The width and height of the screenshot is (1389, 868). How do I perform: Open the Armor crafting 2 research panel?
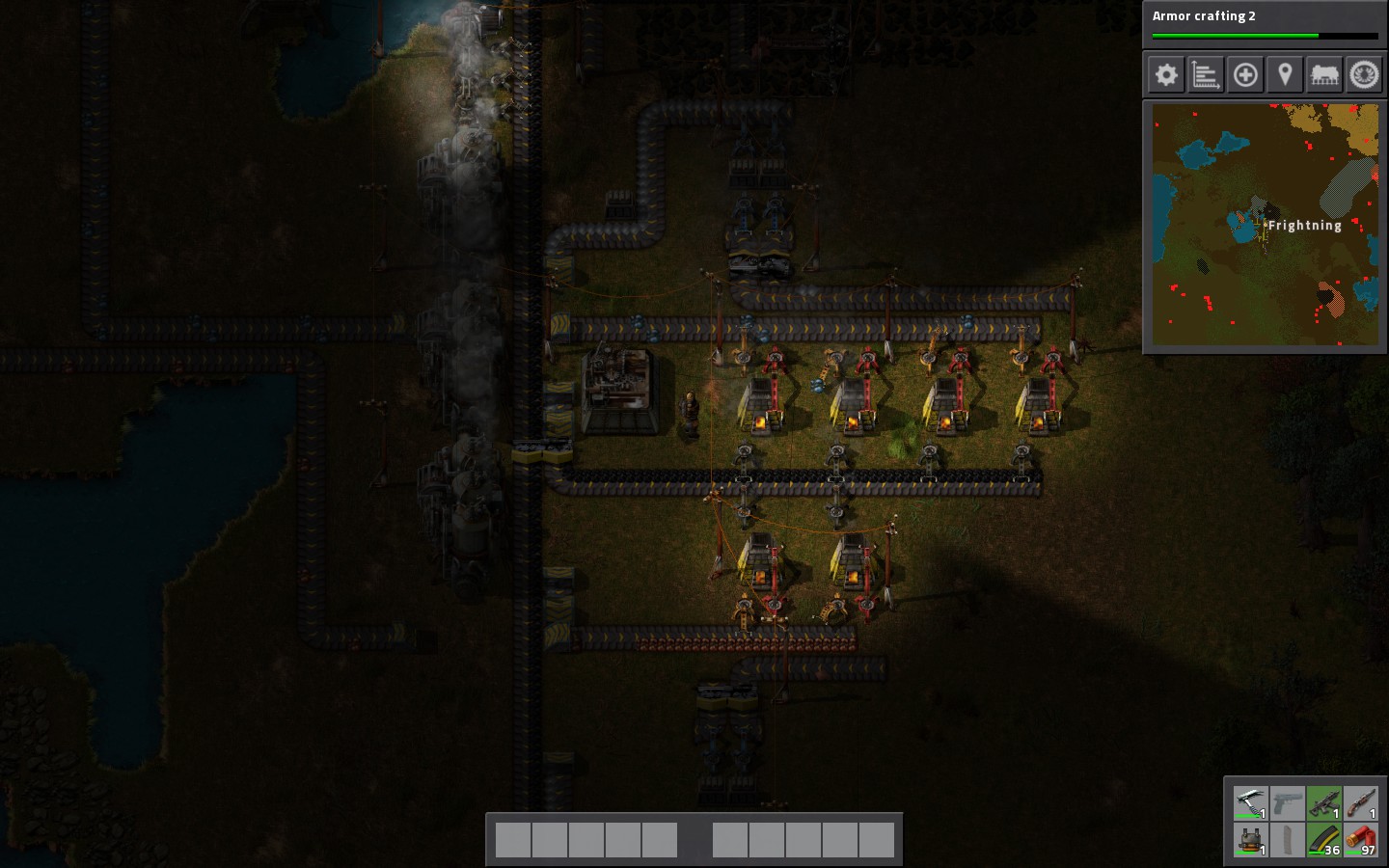click(1265, 23)
